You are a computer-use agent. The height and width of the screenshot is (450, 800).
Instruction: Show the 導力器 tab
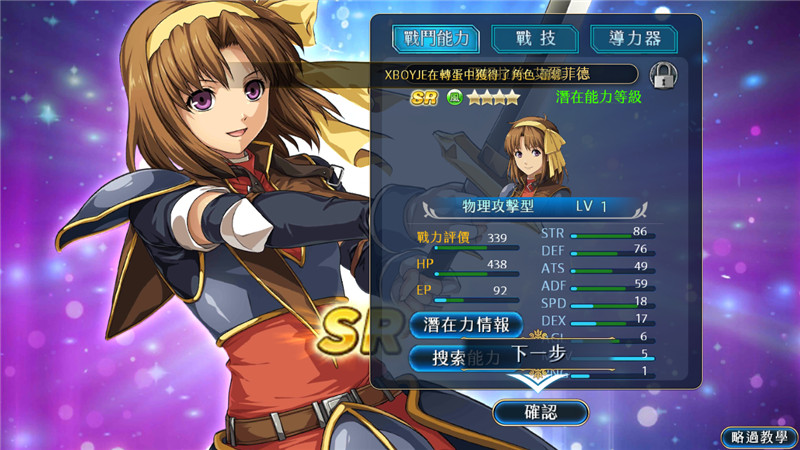(x=633, y=38)
